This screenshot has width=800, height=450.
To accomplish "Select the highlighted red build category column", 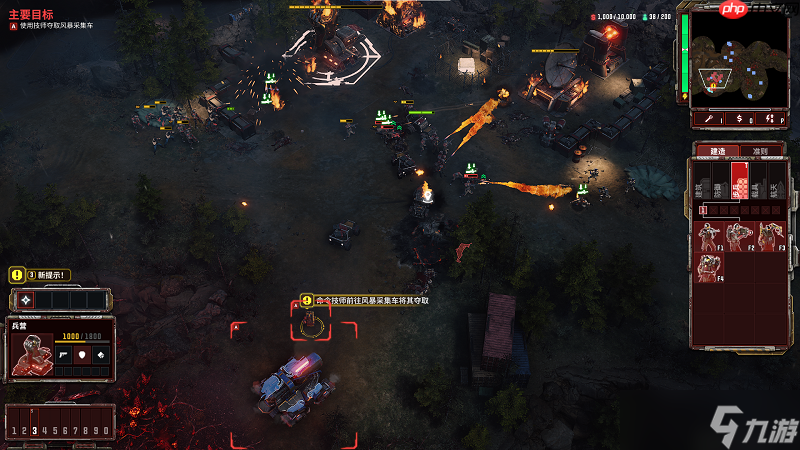I will pyautogui.click(x=740, y=182).
